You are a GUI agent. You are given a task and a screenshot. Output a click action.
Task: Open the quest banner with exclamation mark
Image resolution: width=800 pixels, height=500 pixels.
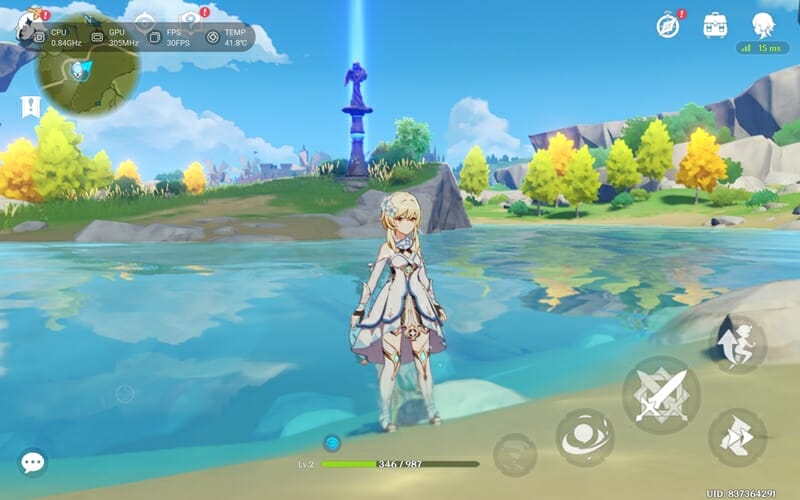click(30, 107)
